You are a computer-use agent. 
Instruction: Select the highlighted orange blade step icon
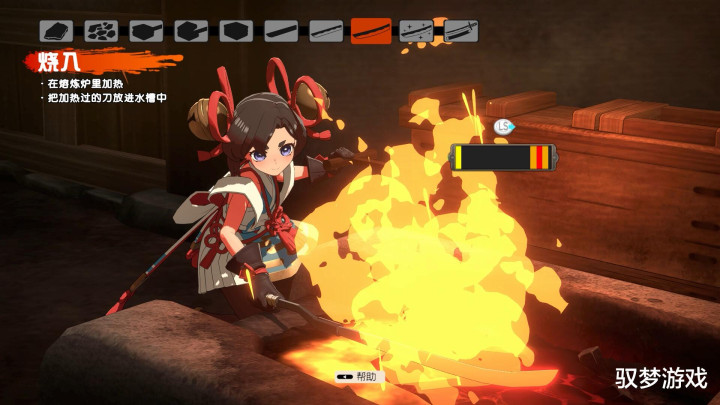click(371, 30)
